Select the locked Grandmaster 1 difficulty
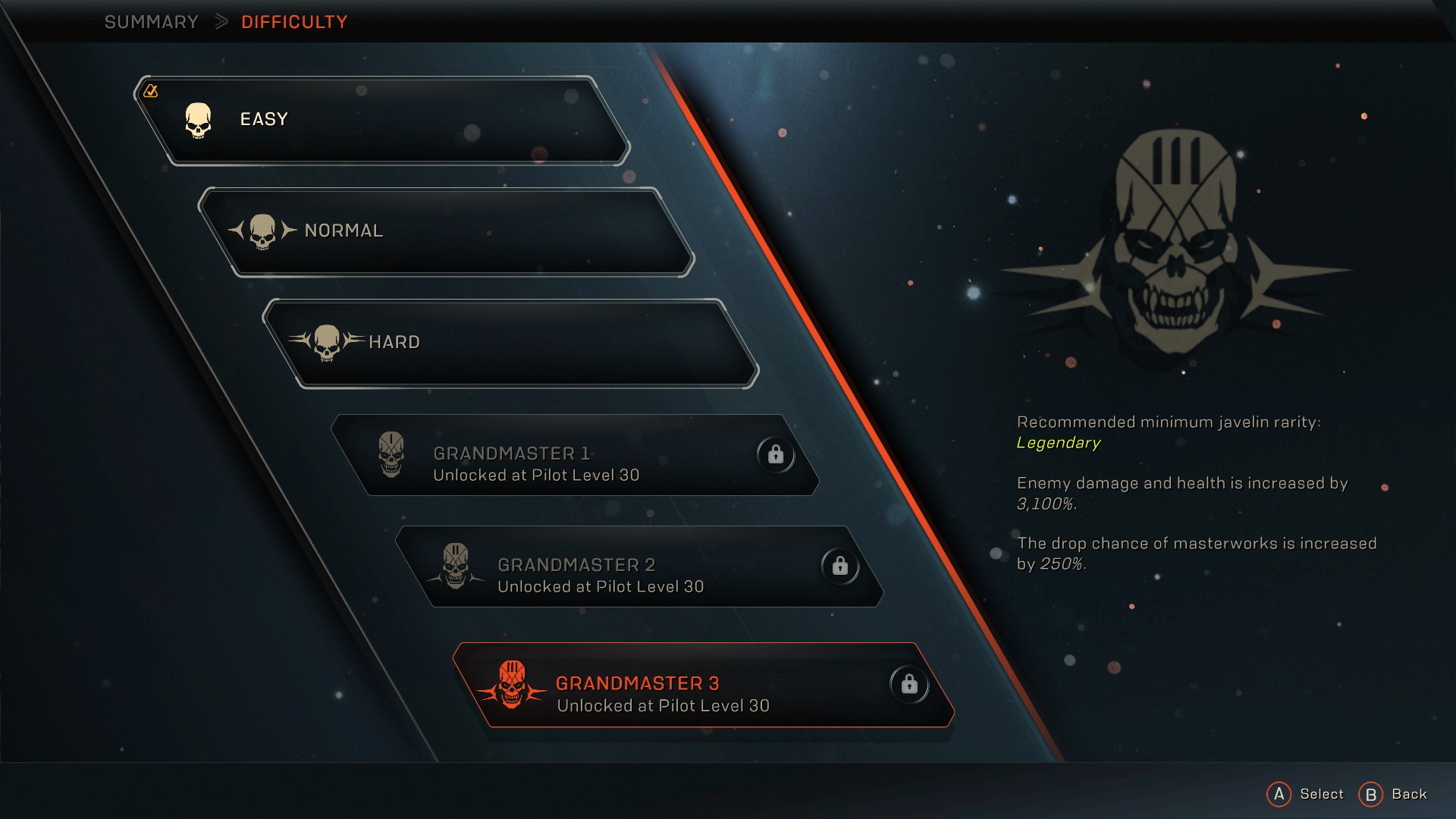This screenshot has width=1456, height=819. pyautogui.click(x=575, y=455)
